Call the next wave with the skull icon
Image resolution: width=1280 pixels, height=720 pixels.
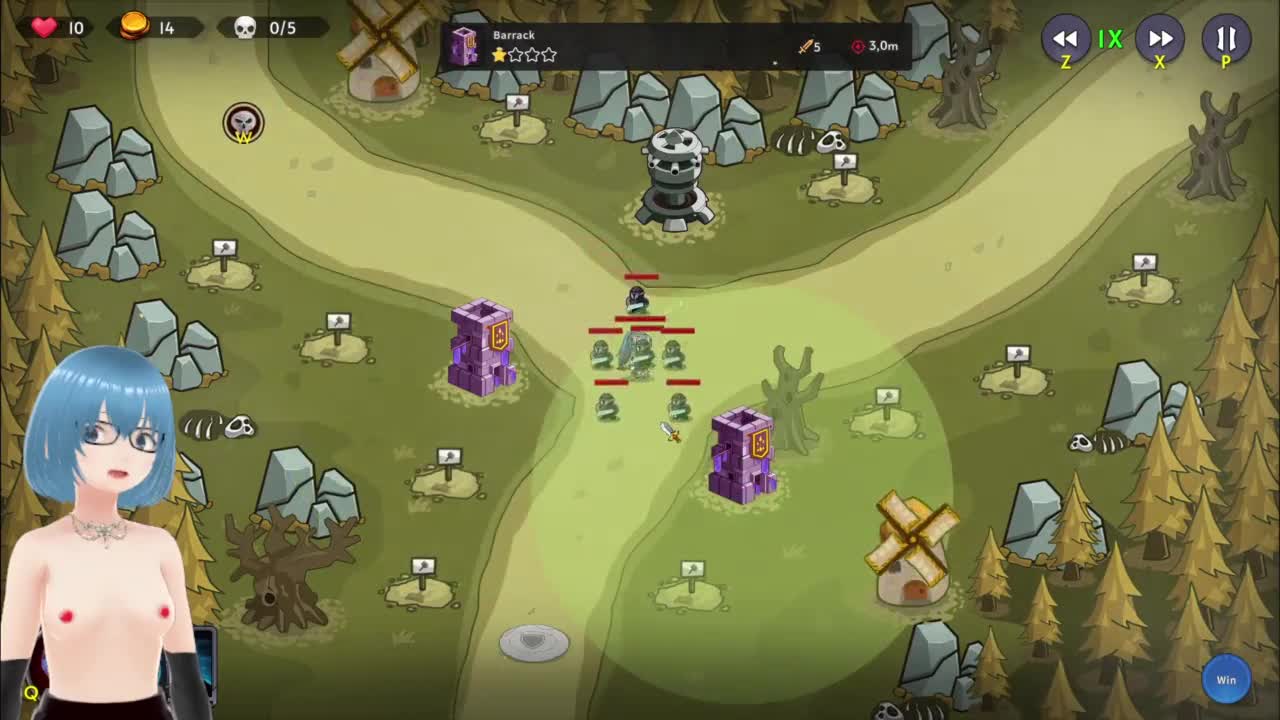click(243, 123)
